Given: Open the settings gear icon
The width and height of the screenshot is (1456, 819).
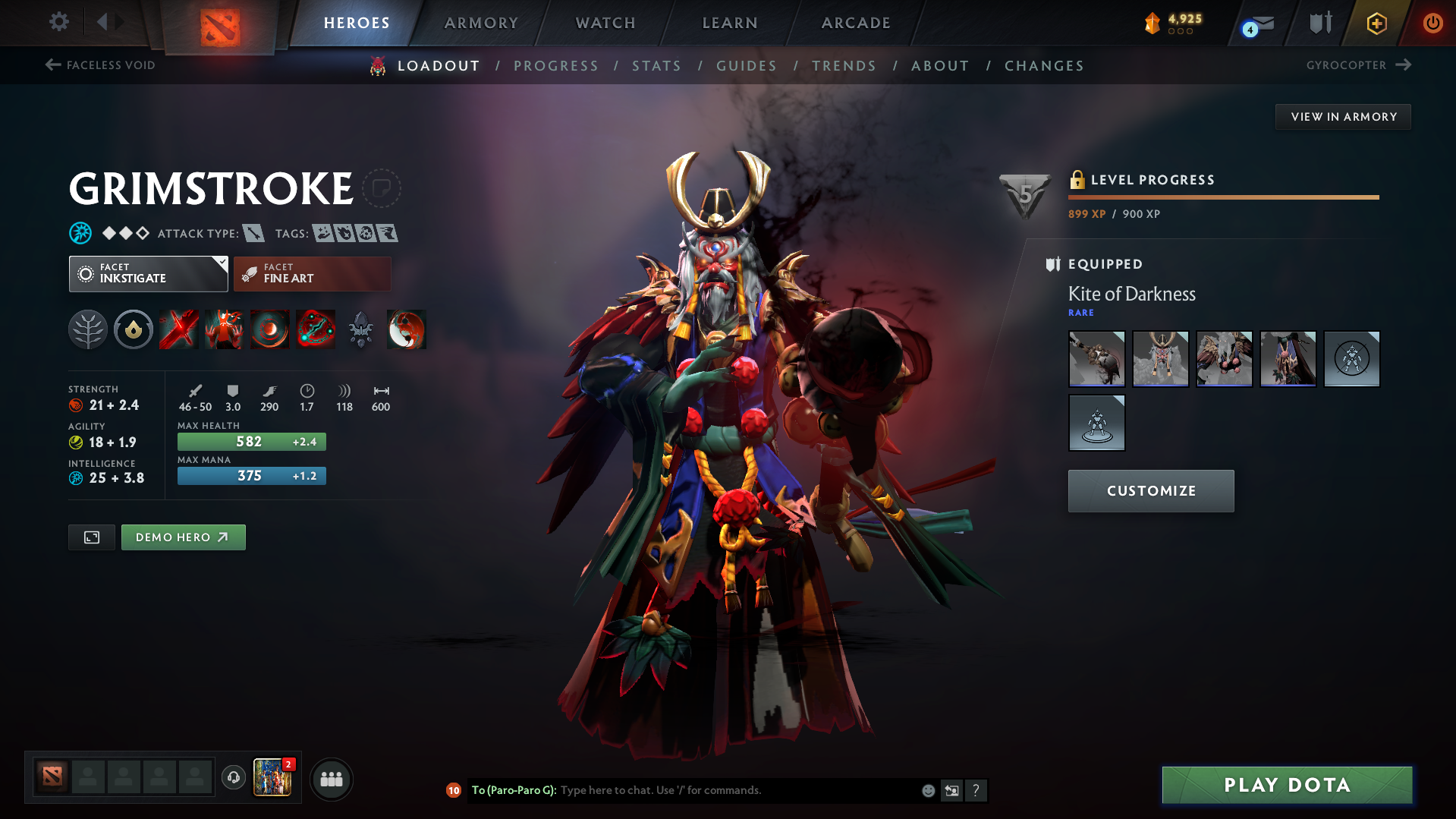Looking at the screenshot, I should tap(58, 22).
